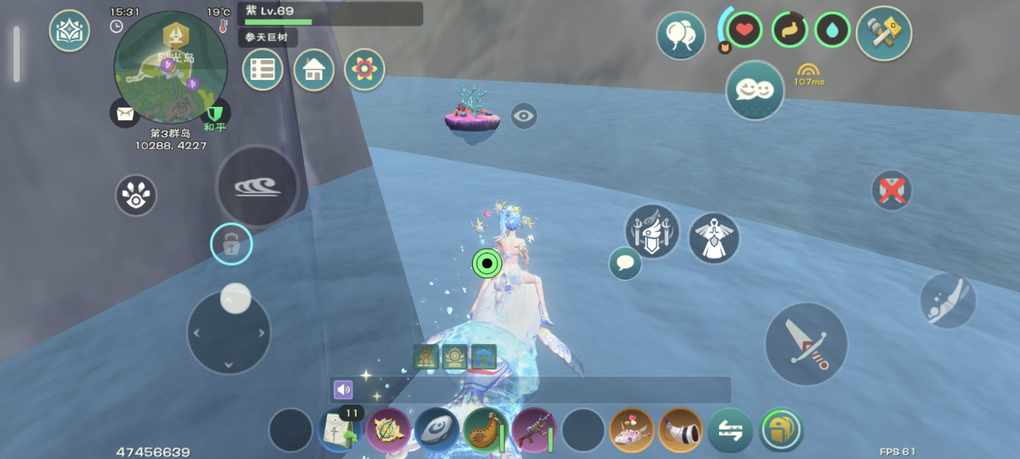Select the map item slot showing 11

[x=340, y=431]
